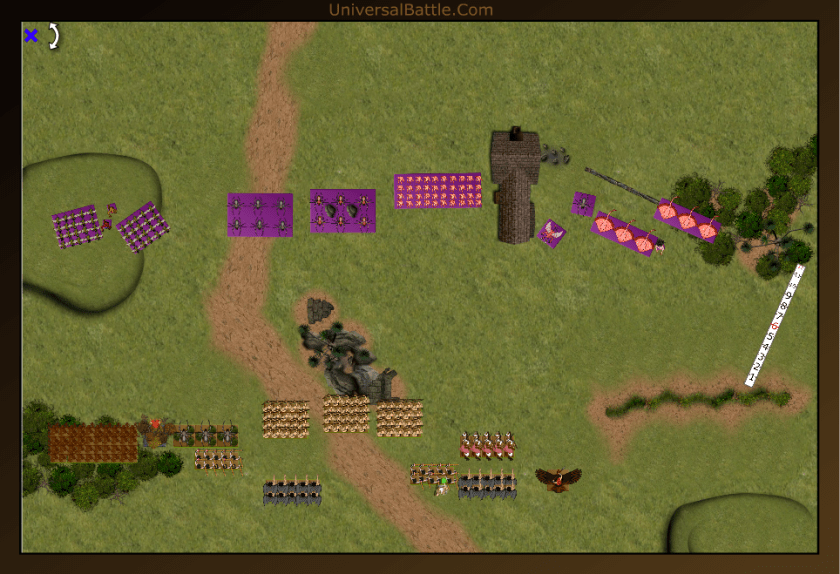Click the white curved rotate arrow icon
Viewport: 840px width, 574px height.
[x=54, y=36]
